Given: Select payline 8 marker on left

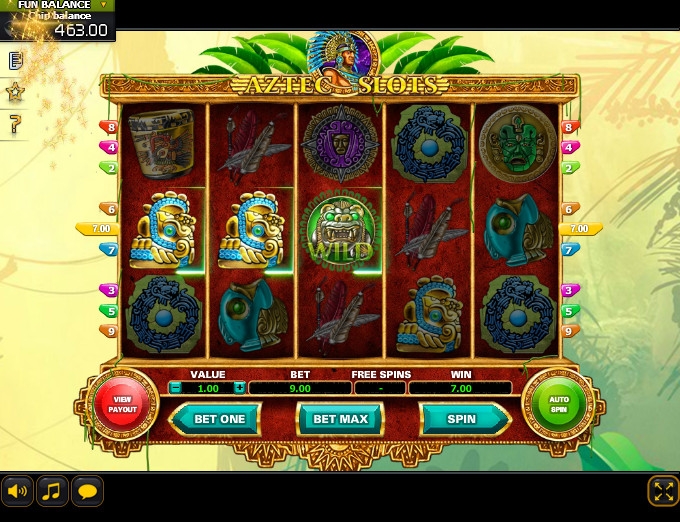Looking at the screenshot, I should coord(108,128).
